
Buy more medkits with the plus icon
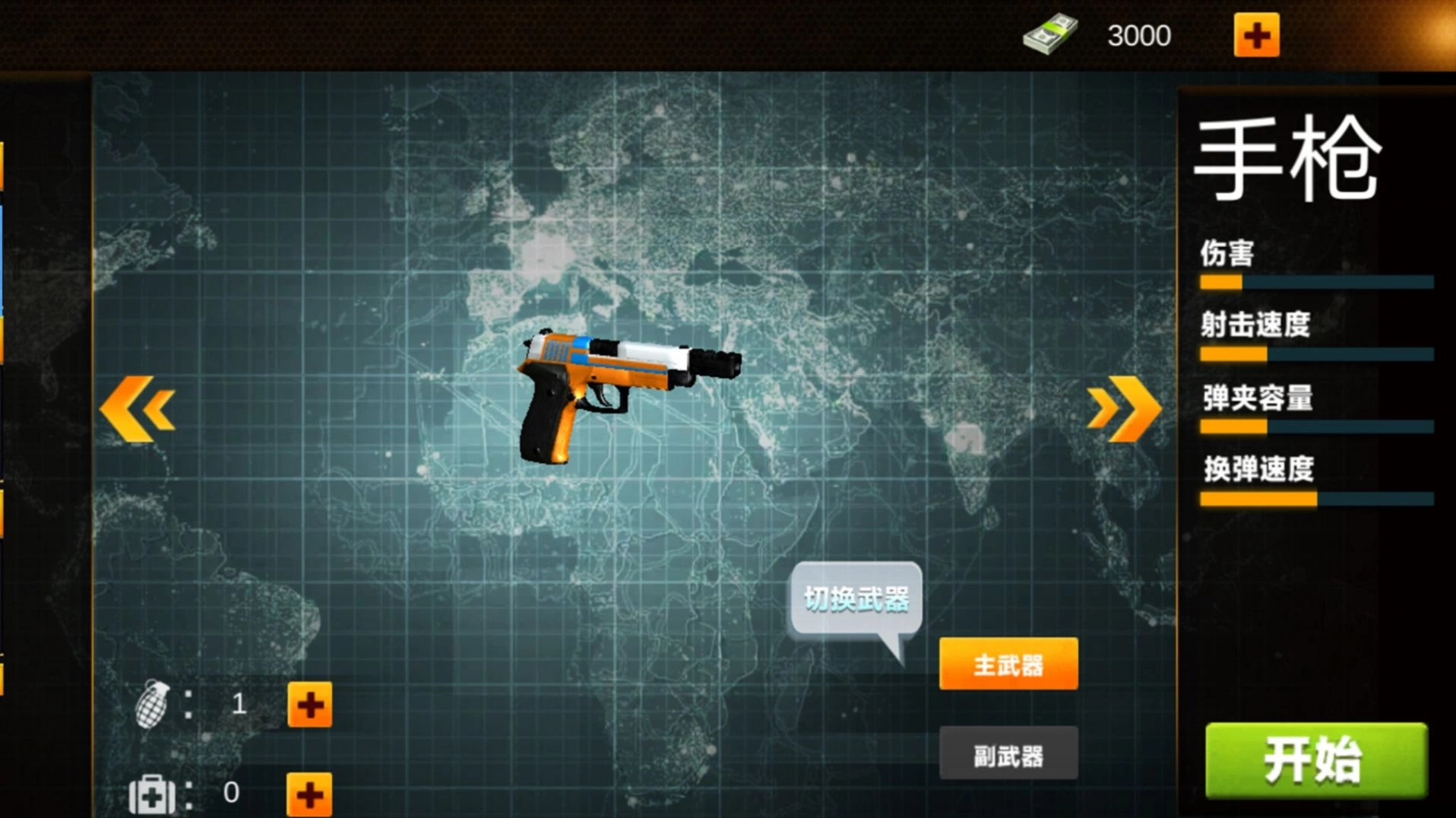309,794
